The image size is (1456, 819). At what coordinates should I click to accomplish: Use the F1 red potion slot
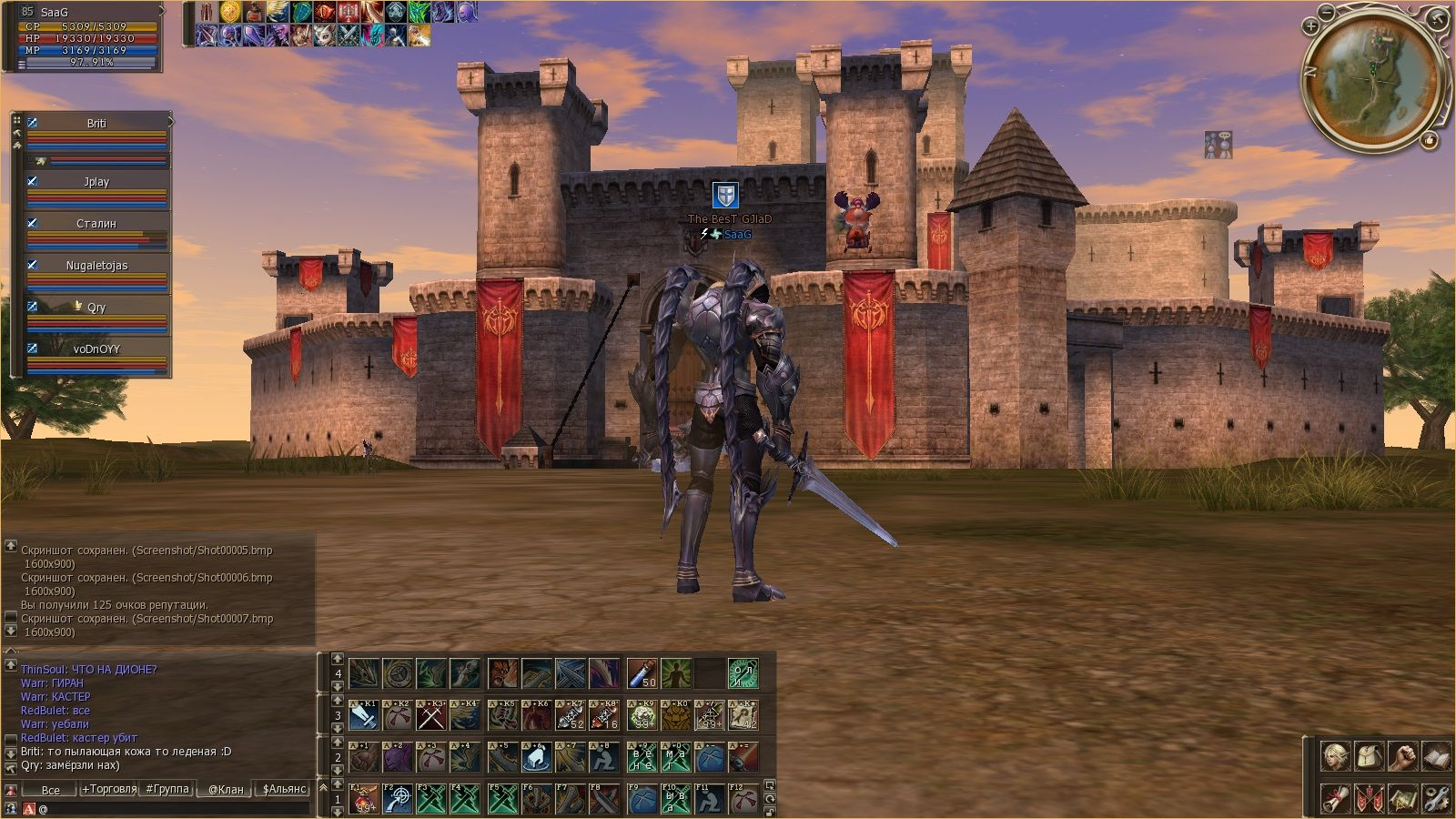[364, 798]
